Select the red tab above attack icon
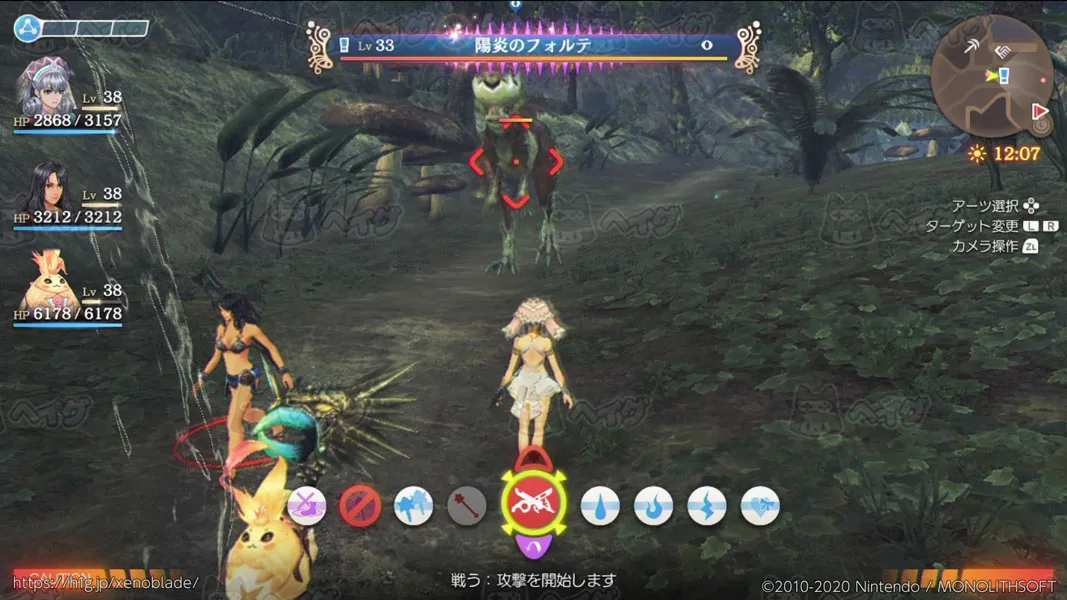Viewport: 1067px width, 600px height. (x=533, y=461)
